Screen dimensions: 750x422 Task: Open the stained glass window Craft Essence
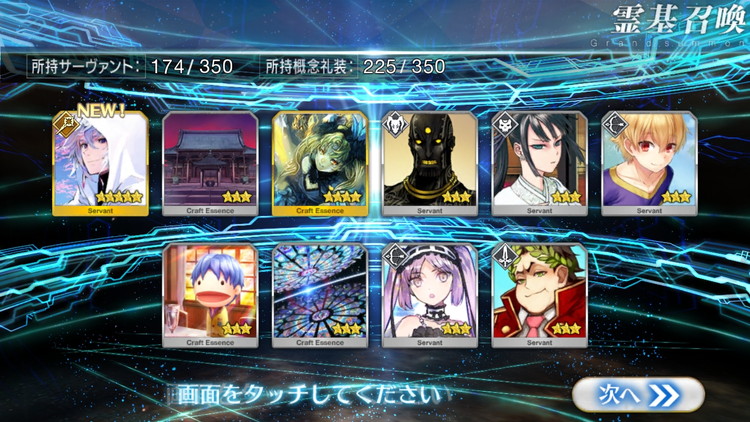(319, 294)
